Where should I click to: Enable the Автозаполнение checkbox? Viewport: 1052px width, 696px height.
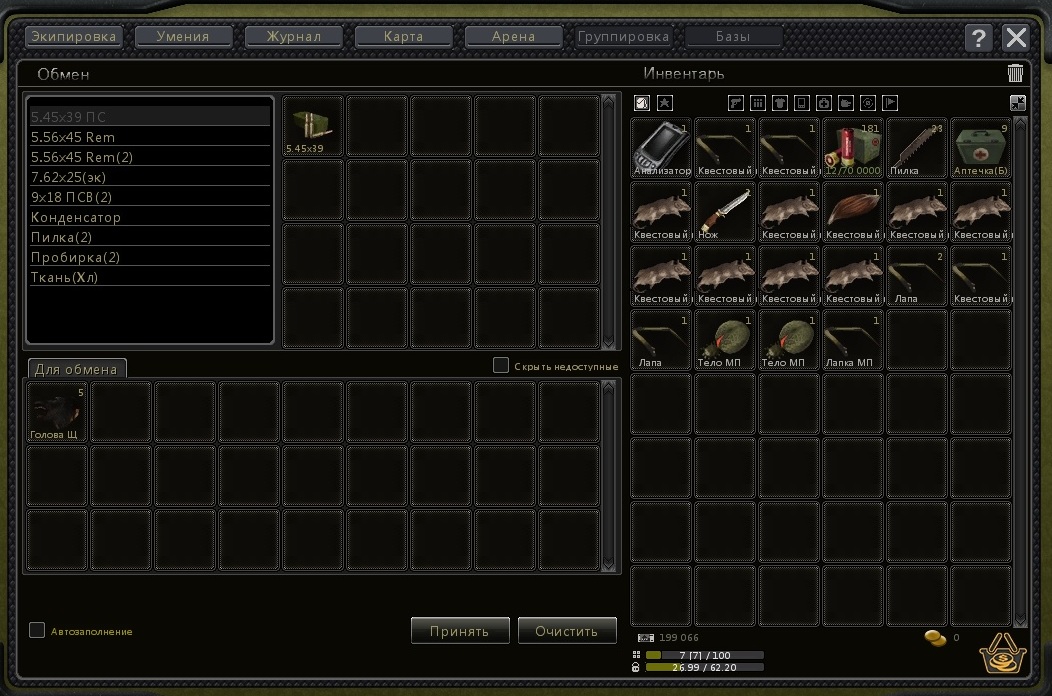[37, 630]
